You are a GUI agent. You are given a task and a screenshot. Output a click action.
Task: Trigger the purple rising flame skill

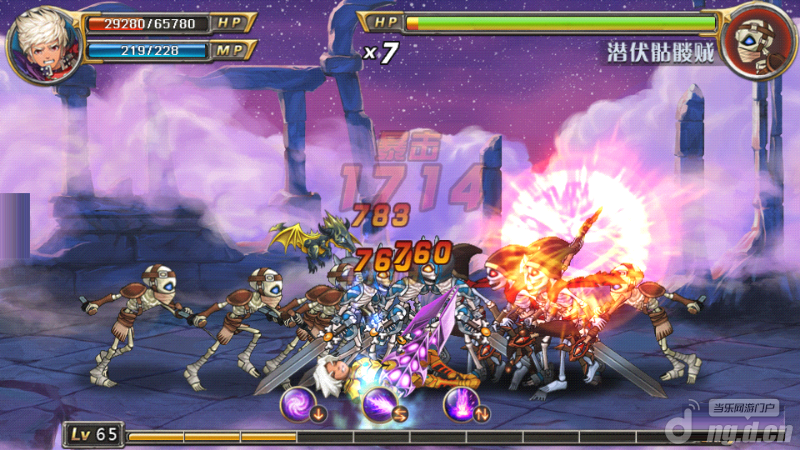point(460,405)
